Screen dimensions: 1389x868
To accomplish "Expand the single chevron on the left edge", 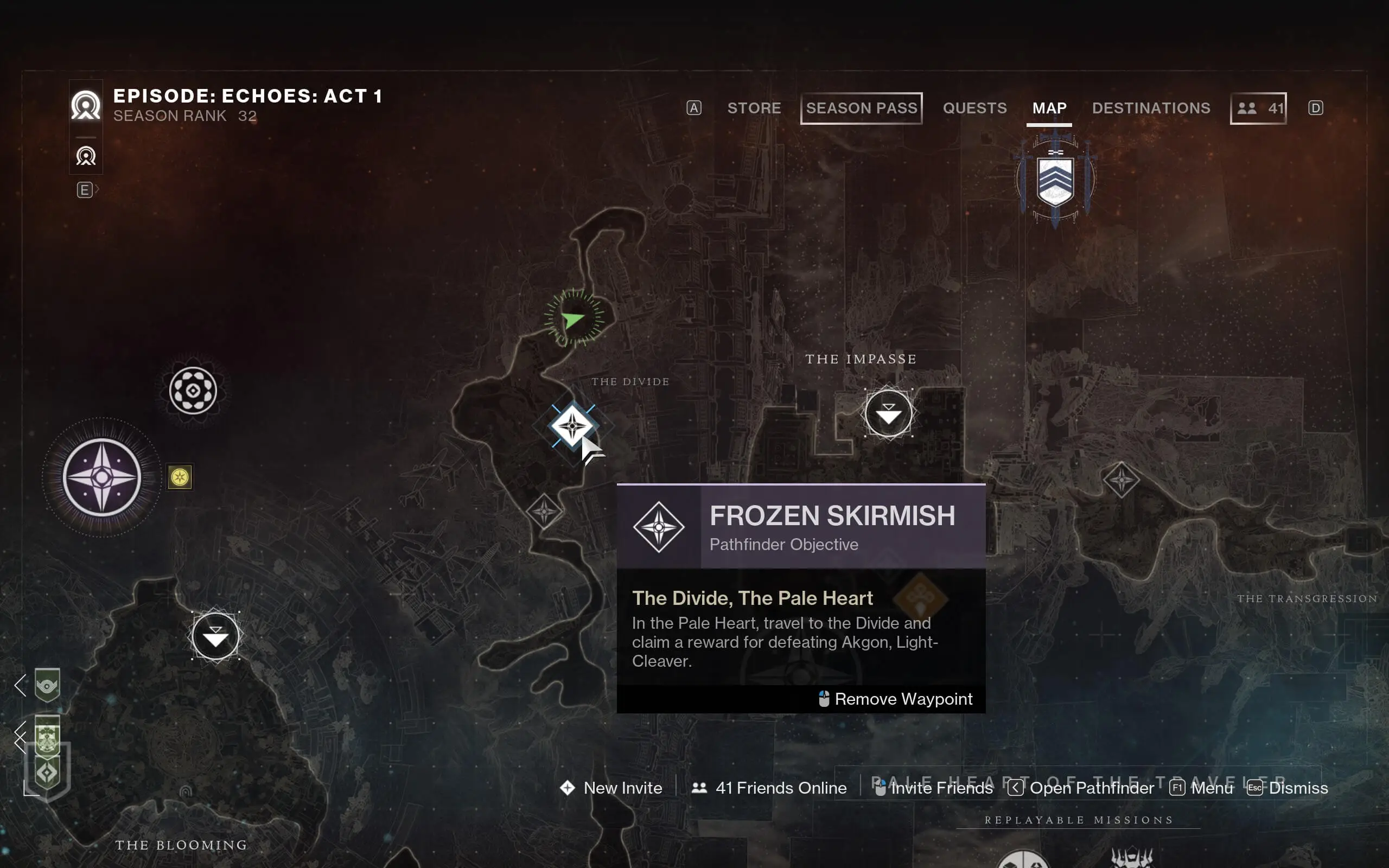I will click(20, 685).
